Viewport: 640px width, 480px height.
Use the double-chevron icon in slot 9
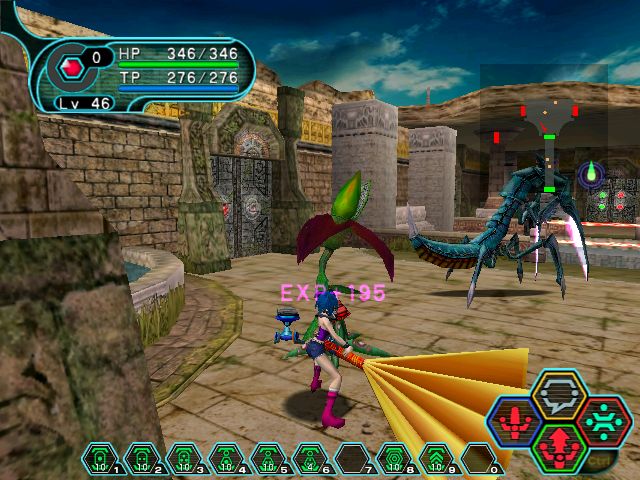[436, 460]
